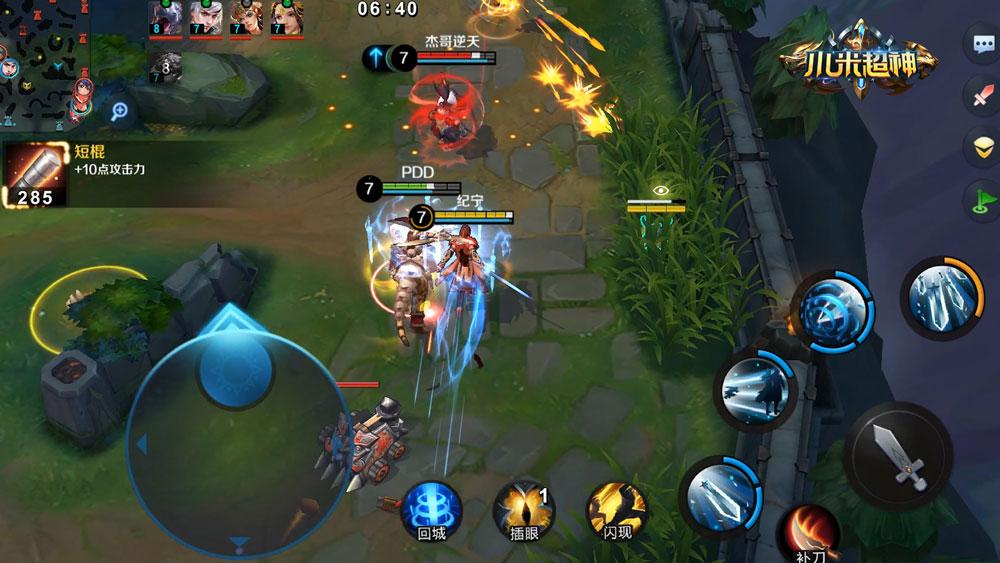Send the yellow shield retreat signal
1000x563 pixels.
pyautogui.click(x=981, y=149)
